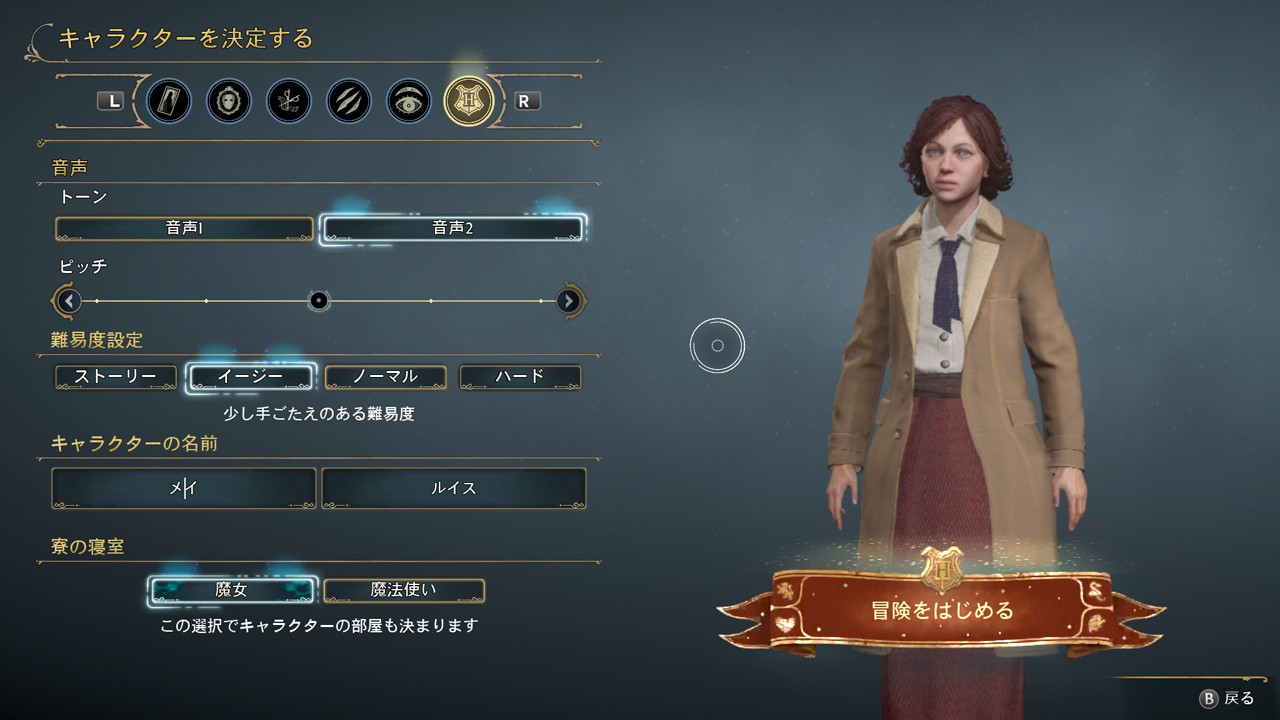Start the adventure with 冒険をはじめる
Viewport: 1280px width, 720px height.
pyautogui.click(x=942, y=610)
